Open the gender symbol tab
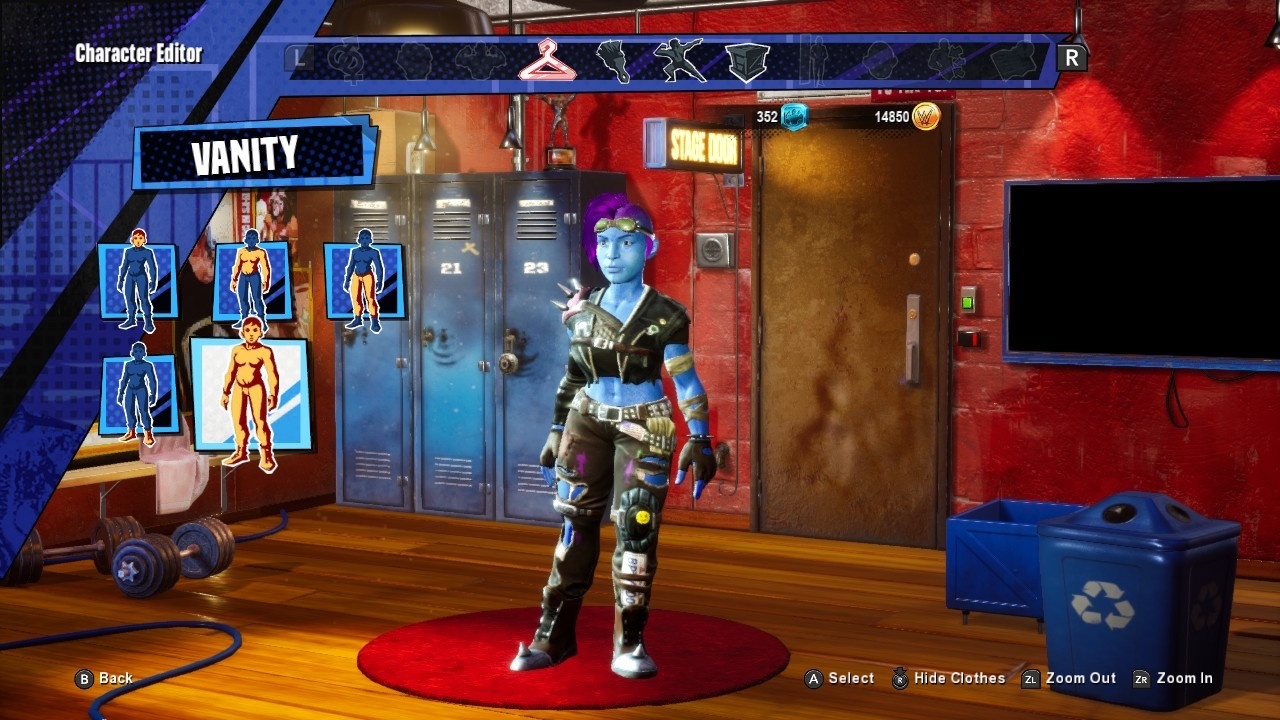This screenshot has height=720, width=1280. tap(346, 60)
